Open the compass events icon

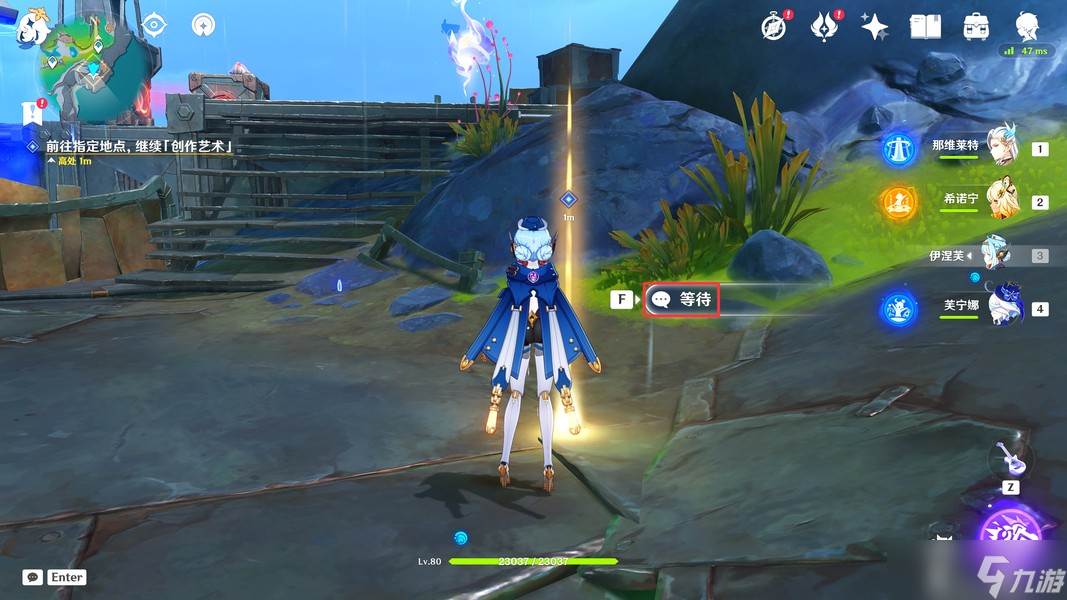774,27
